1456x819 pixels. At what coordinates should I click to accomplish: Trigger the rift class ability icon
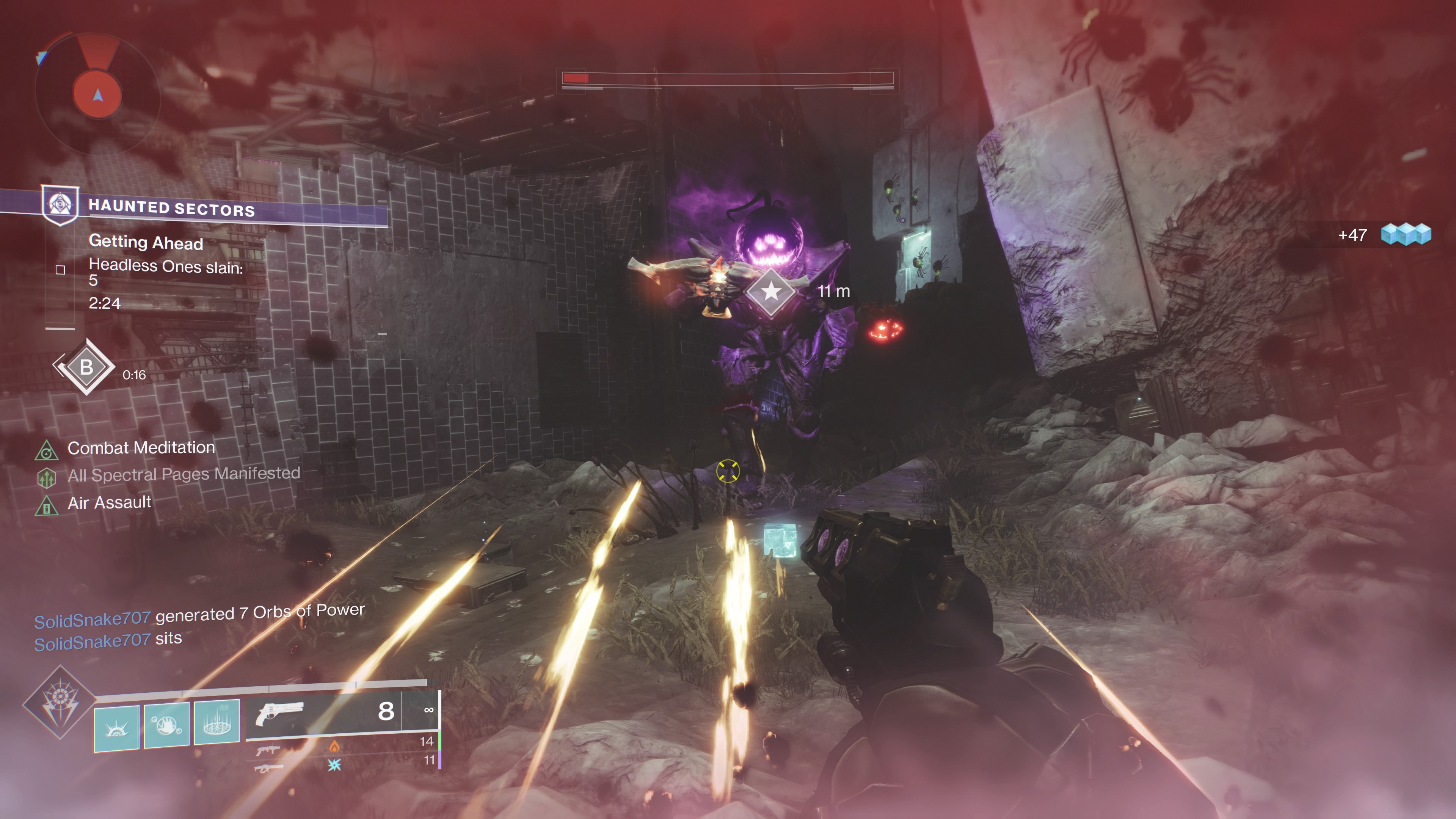(x=217, y=722)
